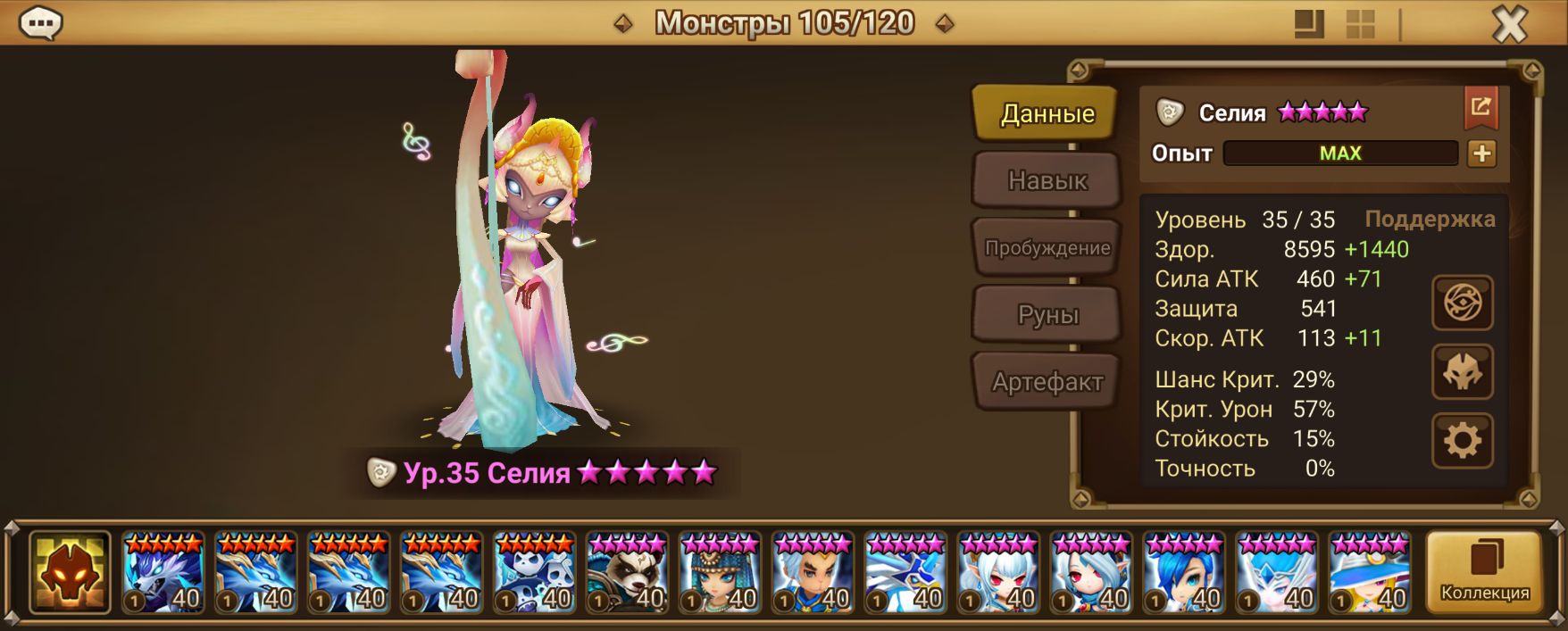This screenshot has width=1568, height=631.
Task: Show the Руны tab
Action: [1047, 314]
